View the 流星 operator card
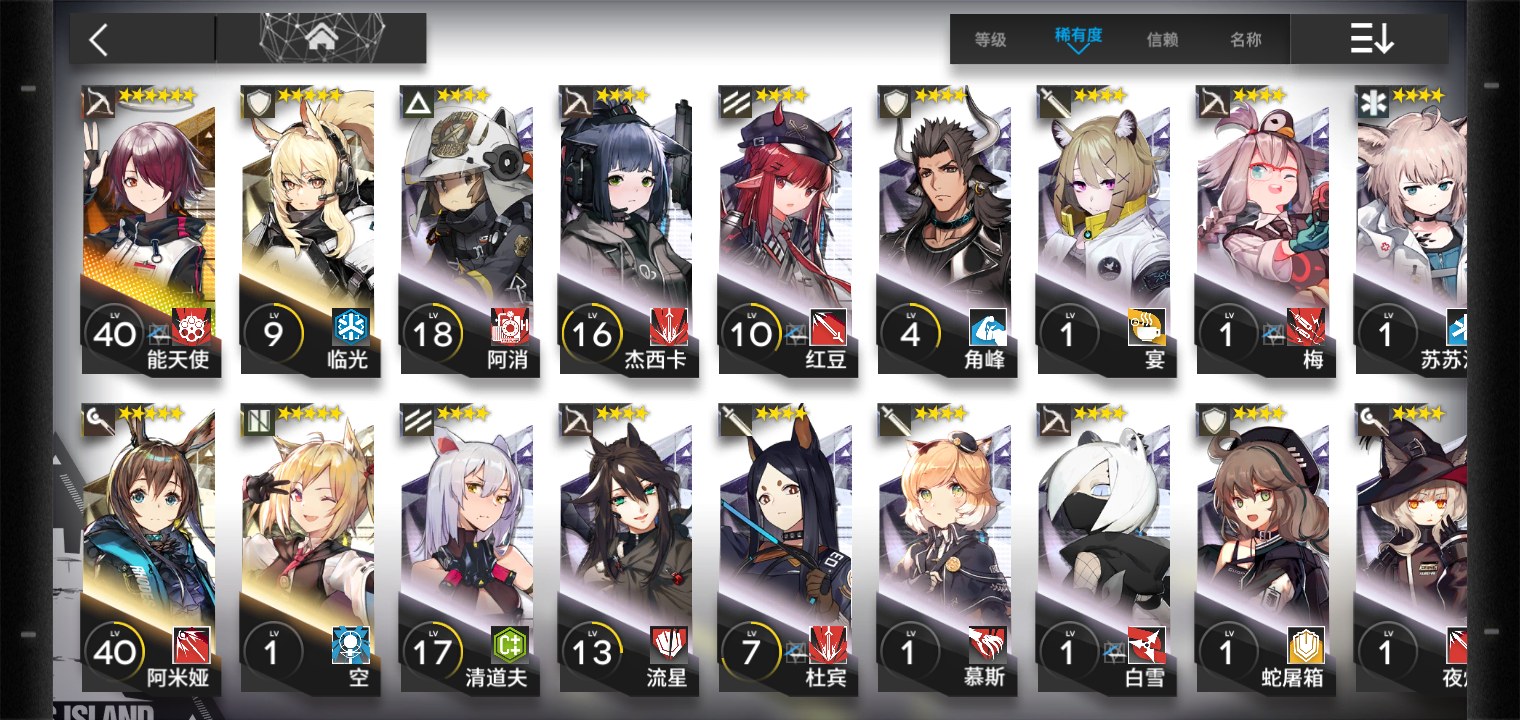This screenshot has height=720, width=1520. coord(627,548)
